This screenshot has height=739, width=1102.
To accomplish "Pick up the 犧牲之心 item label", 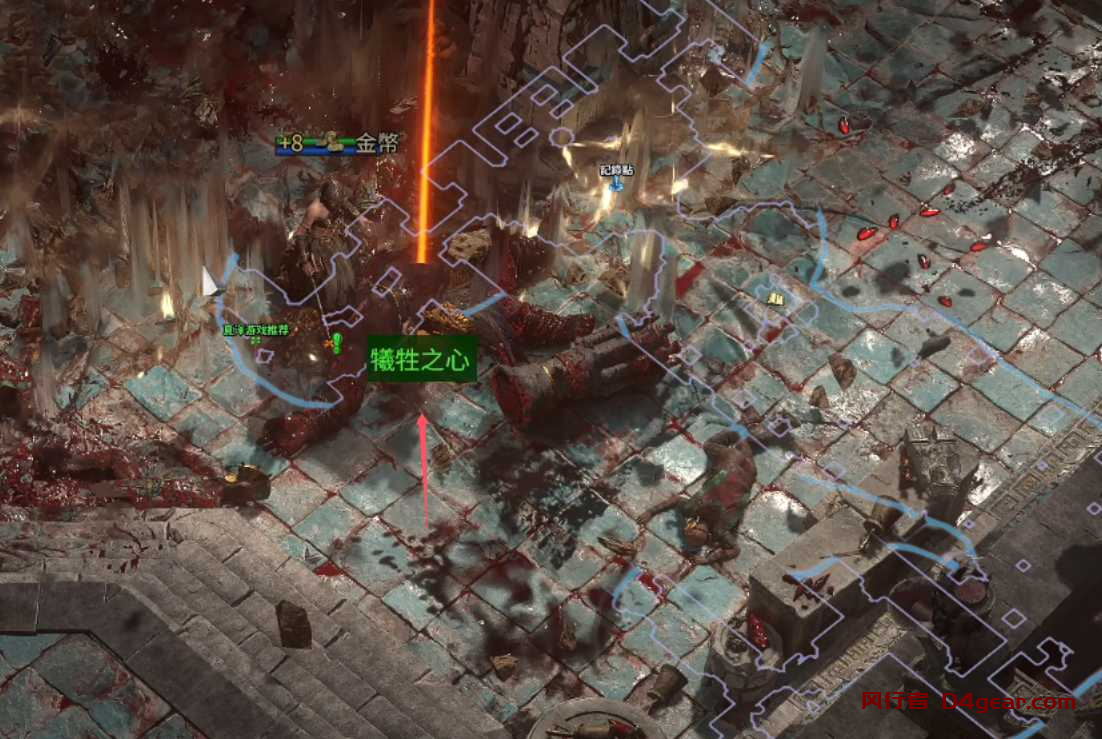I will [x=421, y=360].
